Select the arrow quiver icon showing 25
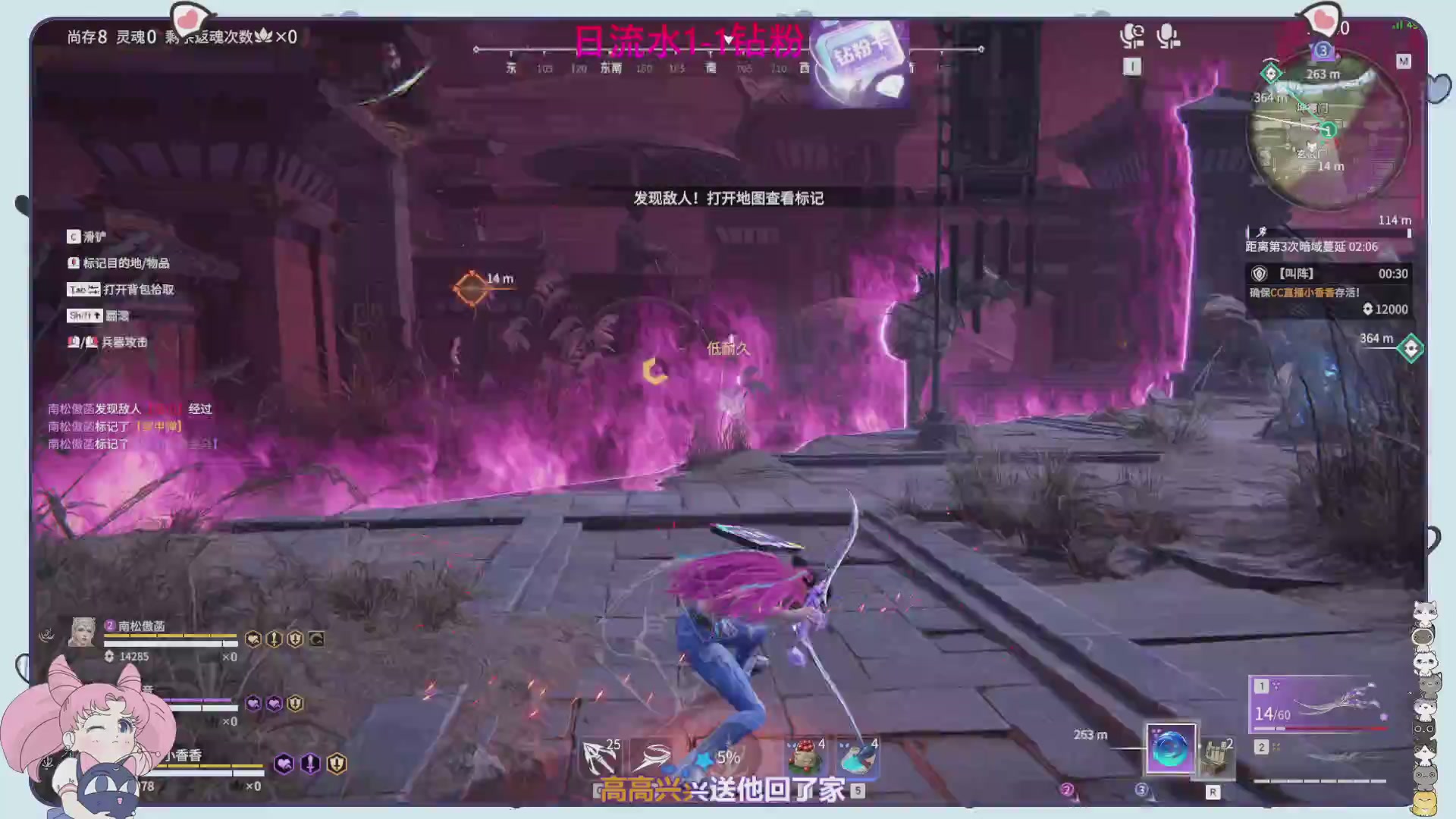 pyautogui.click(x=601, y=755)
